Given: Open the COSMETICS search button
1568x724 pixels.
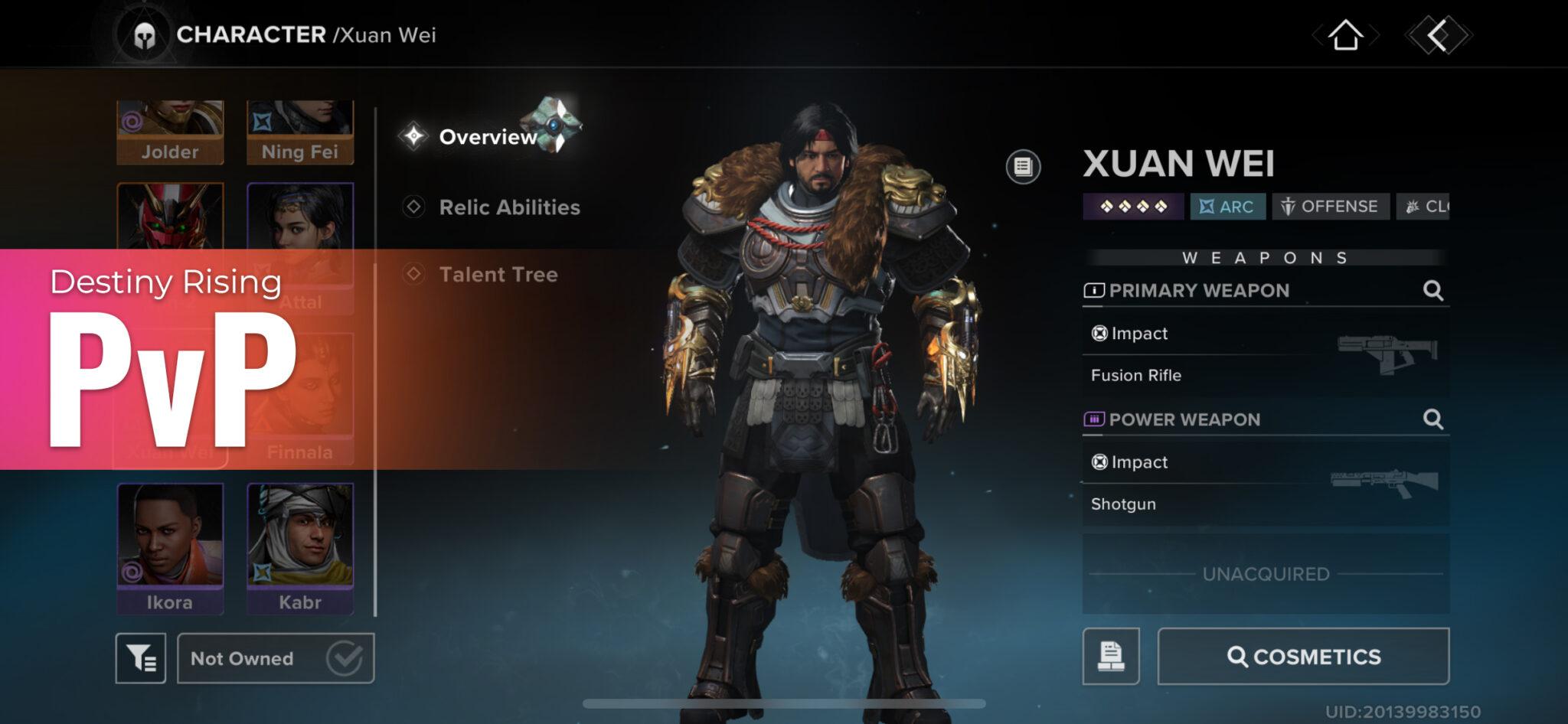Looking at the screenshot, I should tap(1302, 656).
